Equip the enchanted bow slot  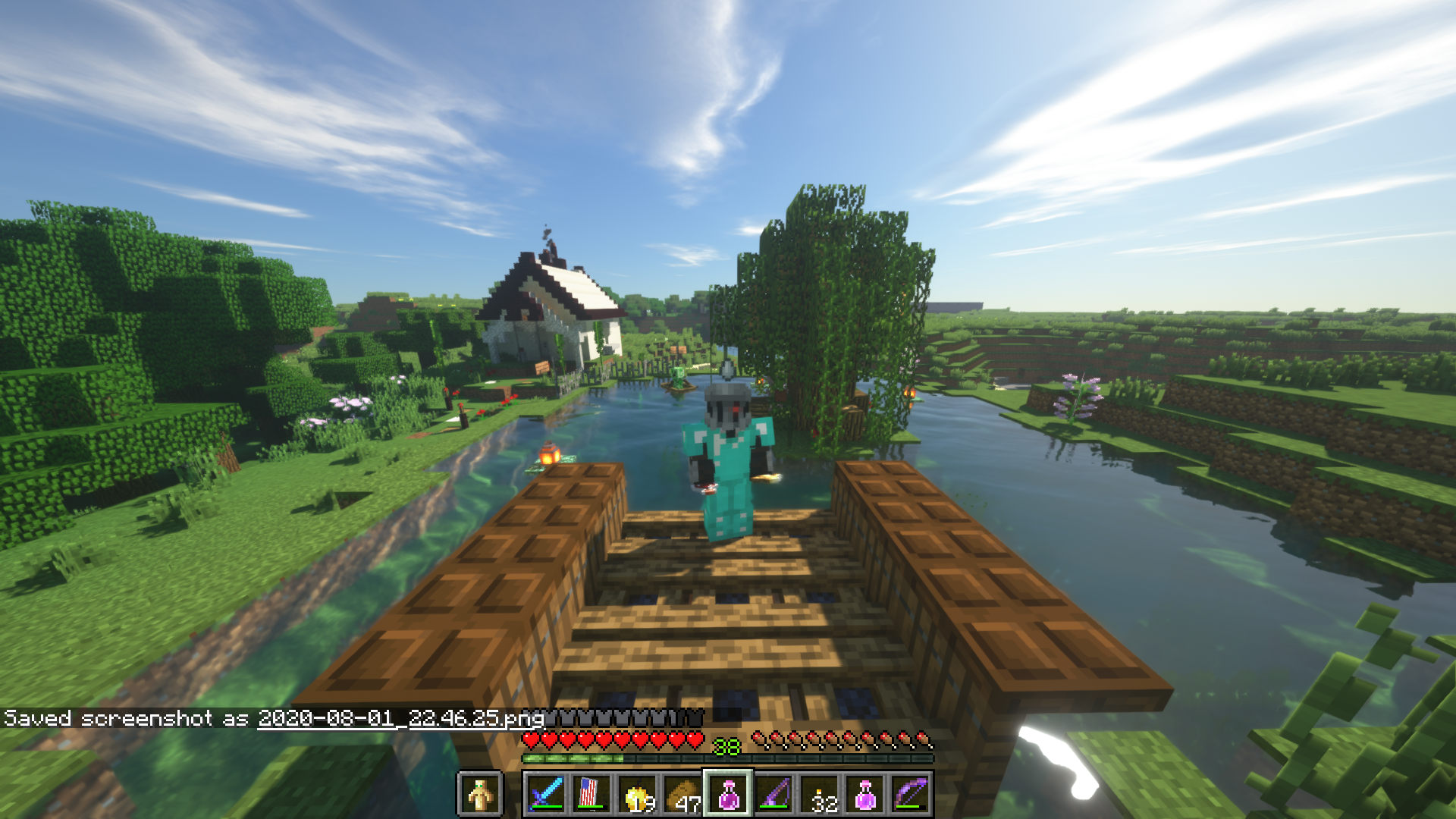click(911, 794)
